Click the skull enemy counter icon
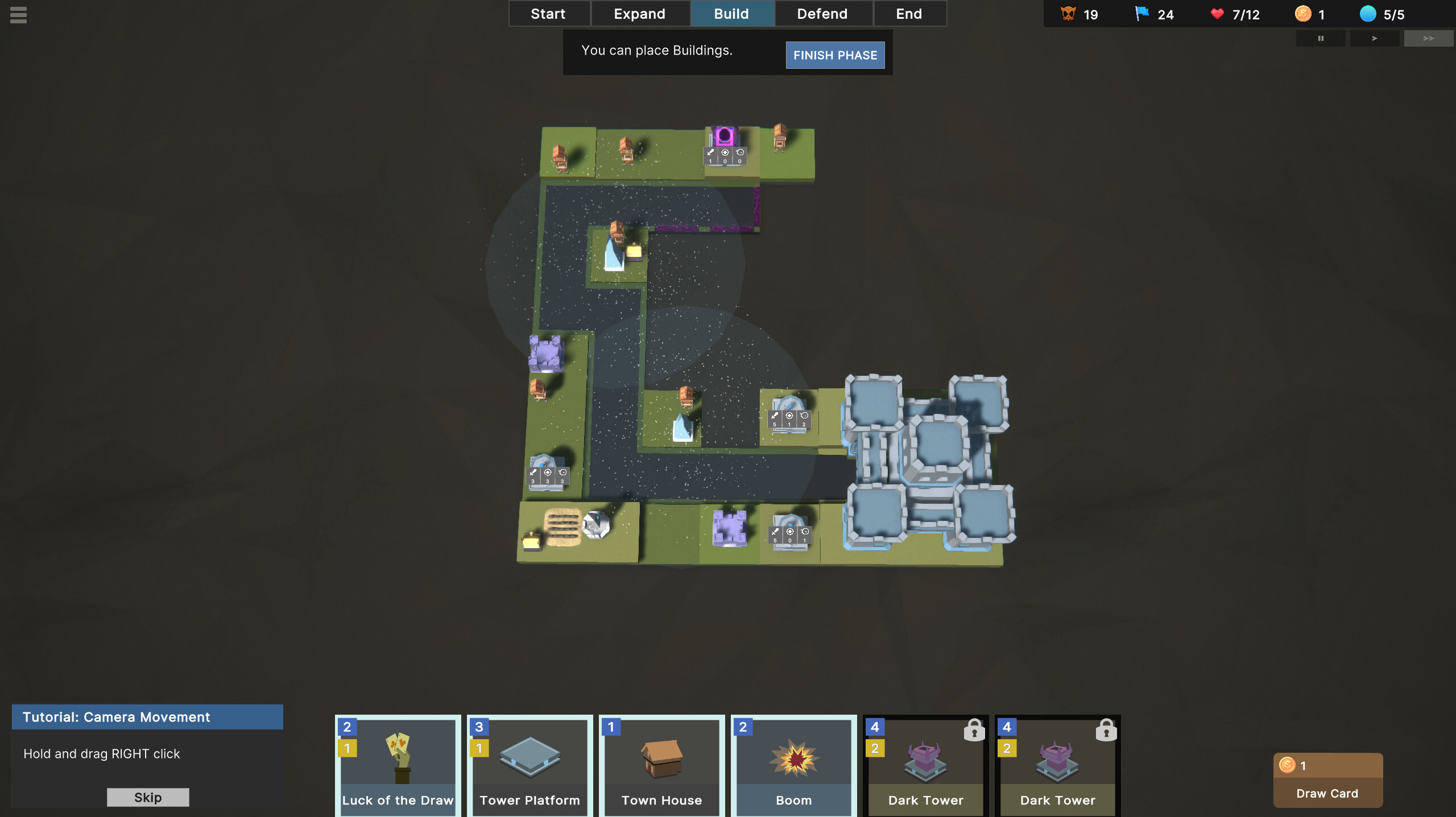The width and height of the screenshot is (1456, 817). point(1068,14)
